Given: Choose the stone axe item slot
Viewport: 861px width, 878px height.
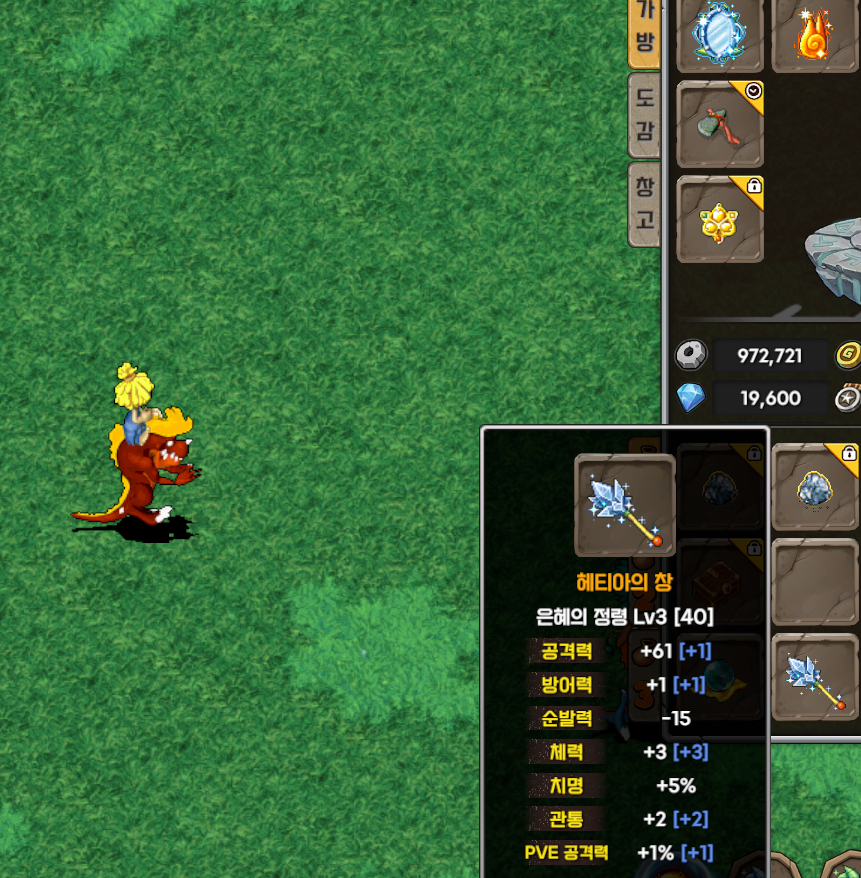Looking at the screenshot, I should 720,124.
